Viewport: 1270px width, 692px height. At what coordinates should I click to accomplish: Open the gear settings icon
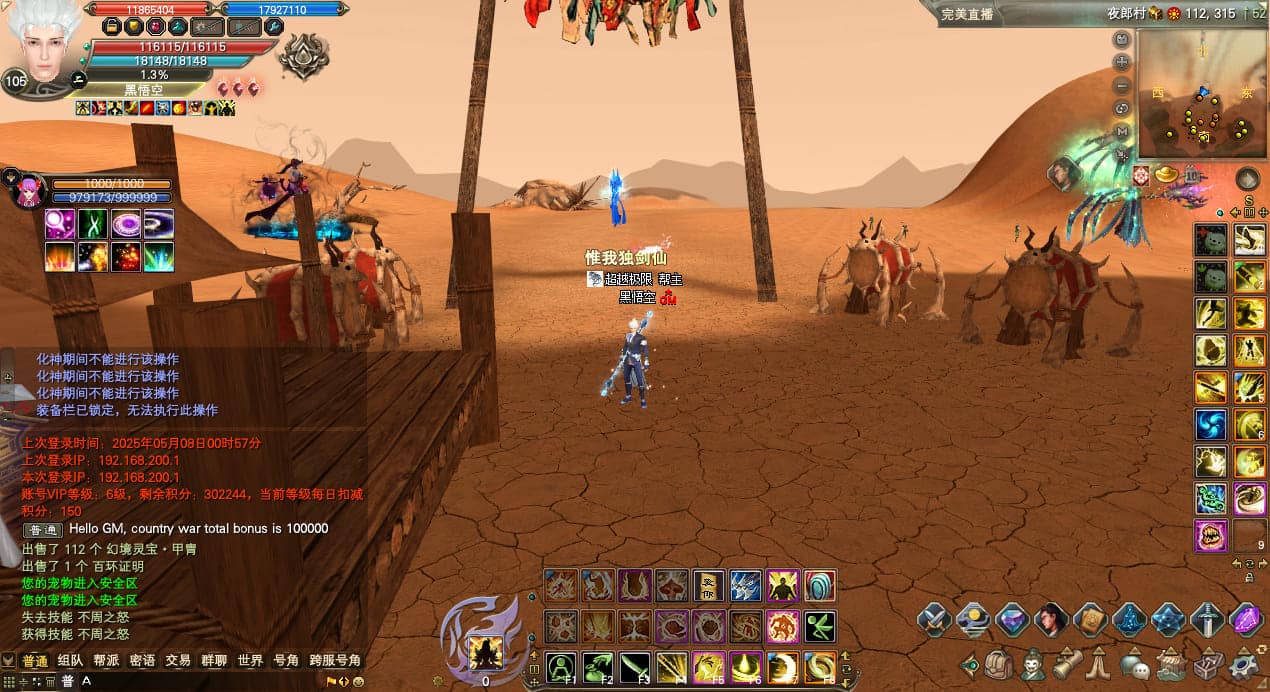click(x=1245, y=663)
